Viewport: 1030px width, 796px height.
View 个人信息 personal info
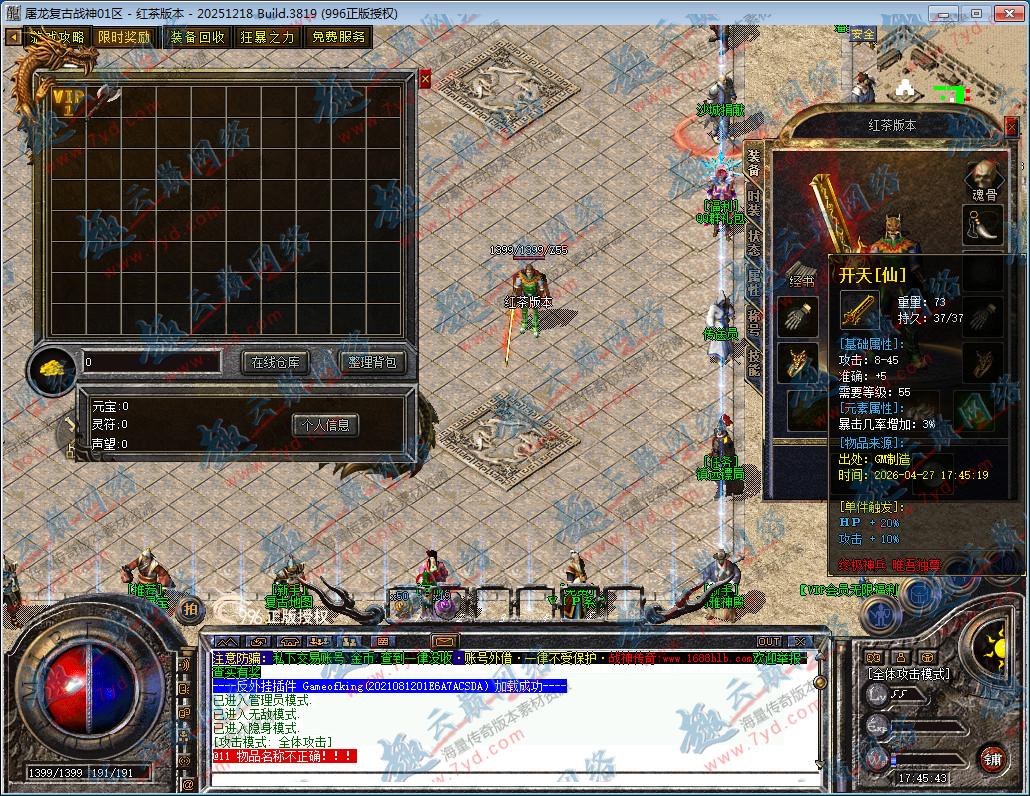(x=325, y=424)
